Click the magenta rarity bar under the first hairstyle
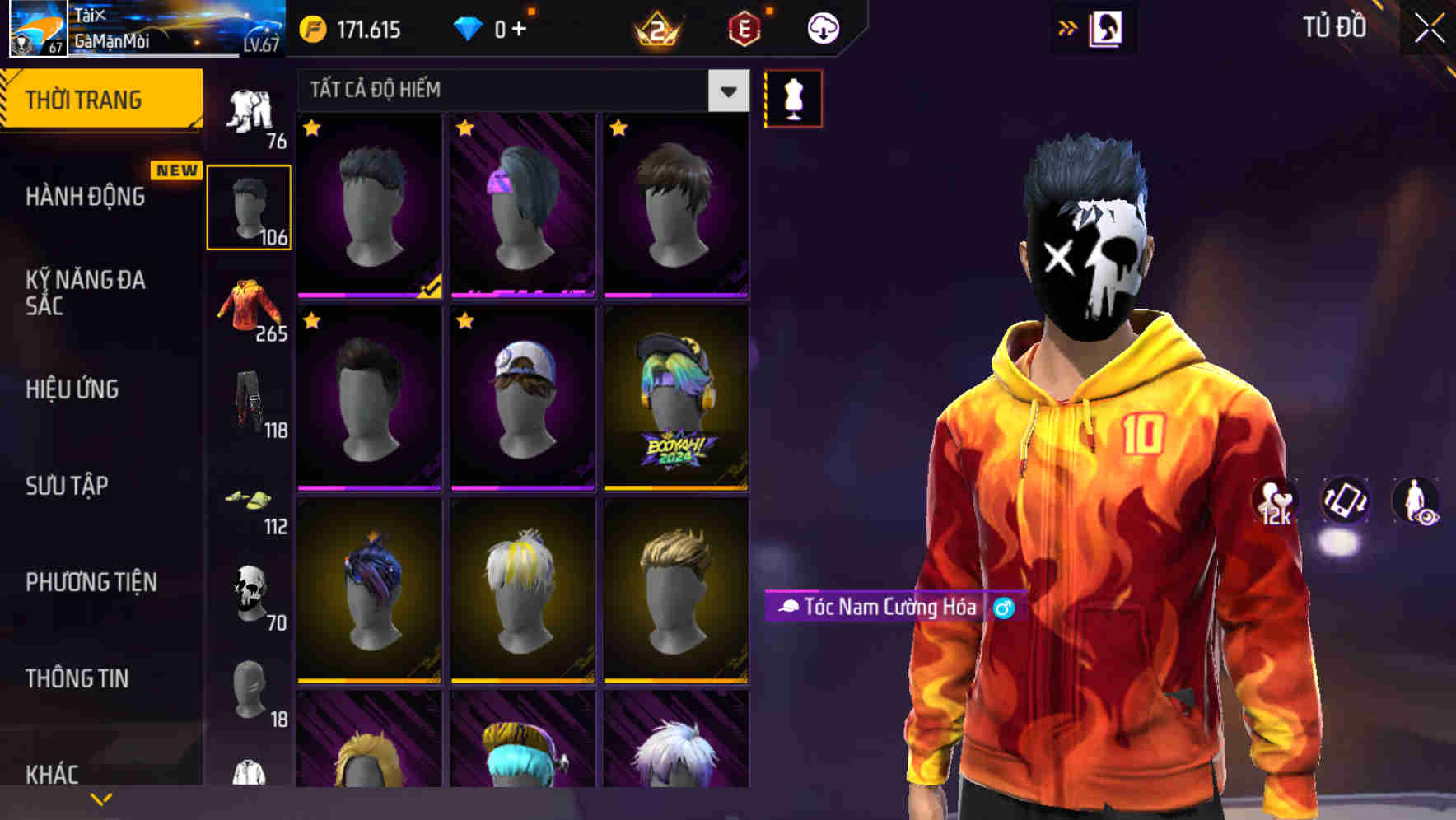 tap(367, 296)
